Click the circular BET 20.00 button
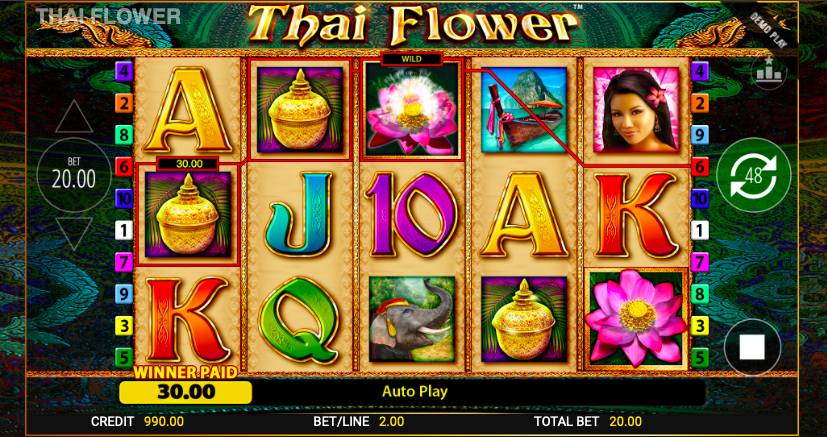 [73, 176]
